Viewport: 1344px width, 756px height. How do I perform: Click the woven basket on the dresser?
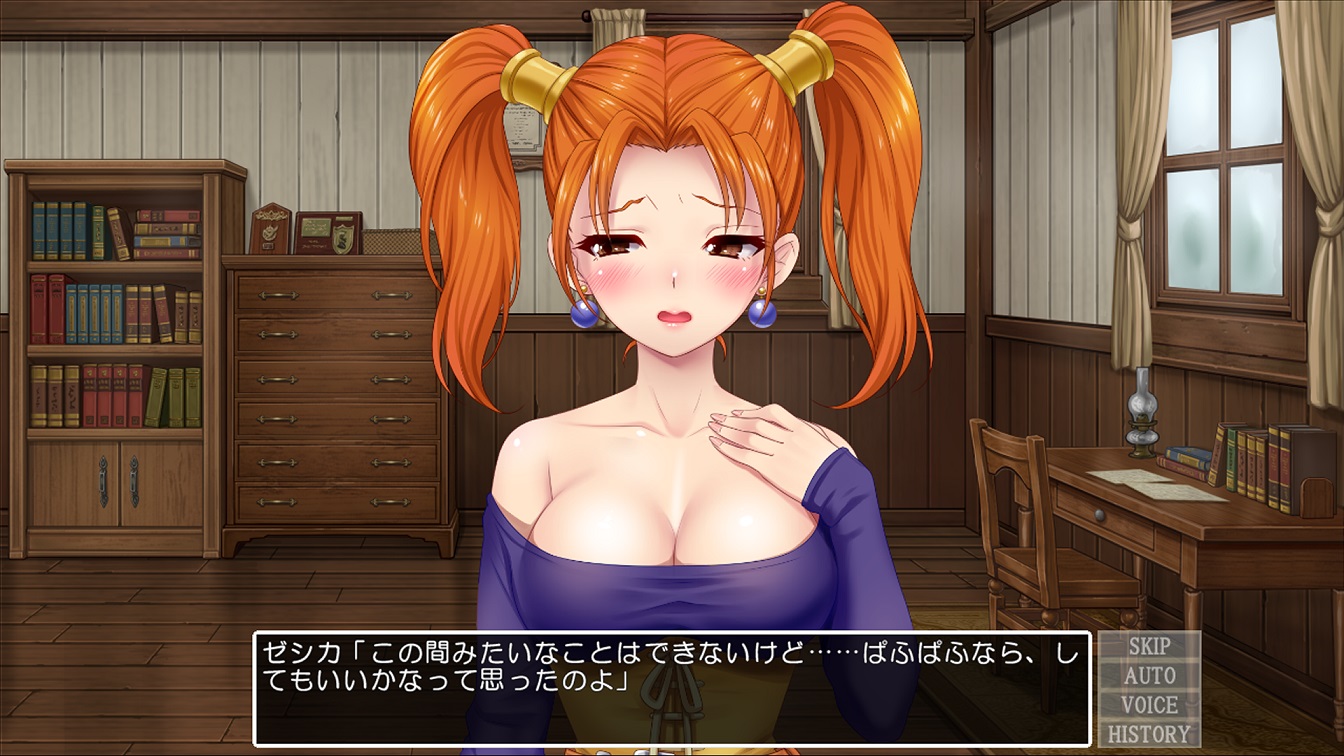[x=390, y=242]
